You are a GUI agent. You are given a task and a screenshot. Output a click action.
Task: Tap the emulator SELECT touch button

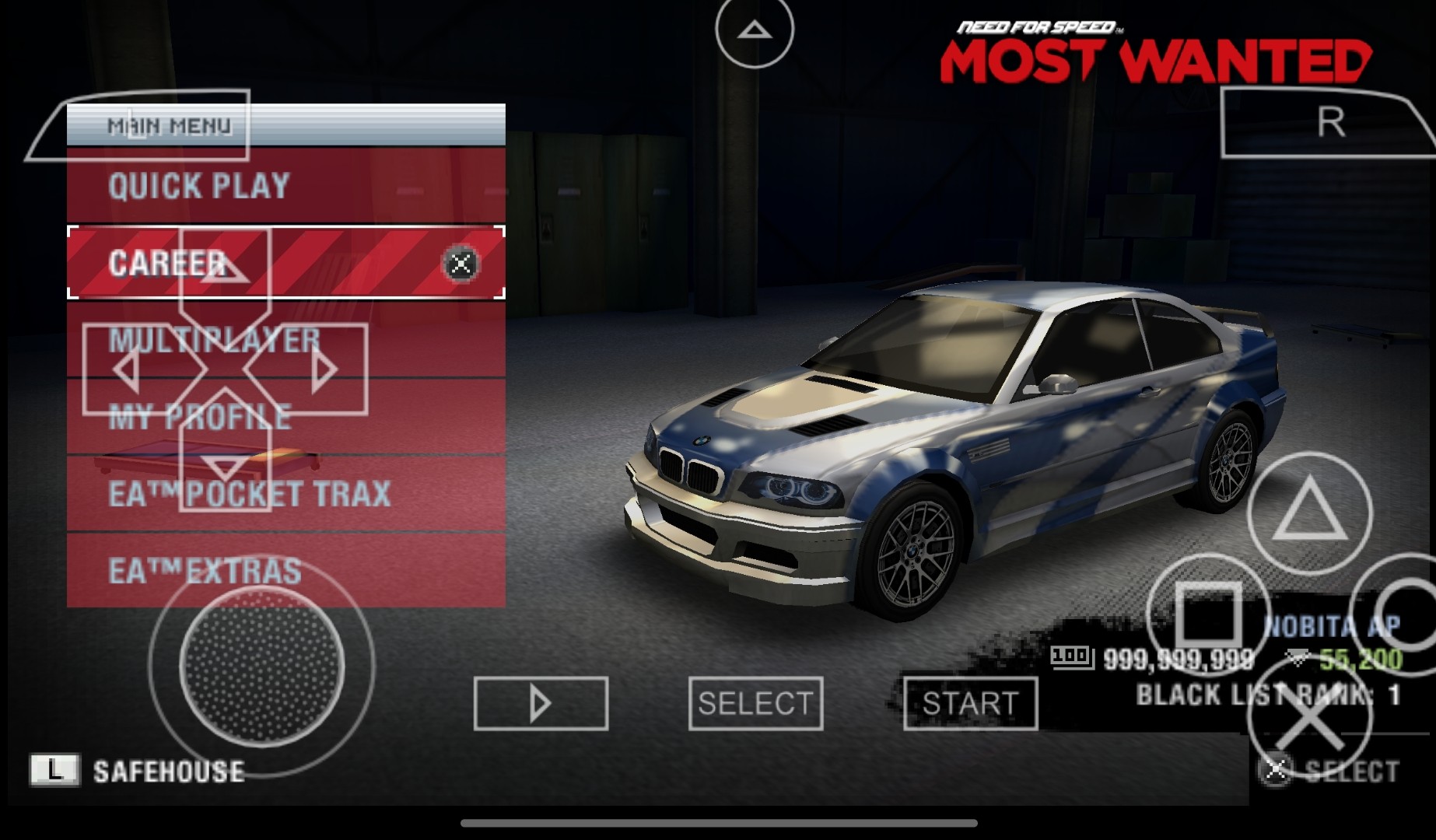click(755, 703)
